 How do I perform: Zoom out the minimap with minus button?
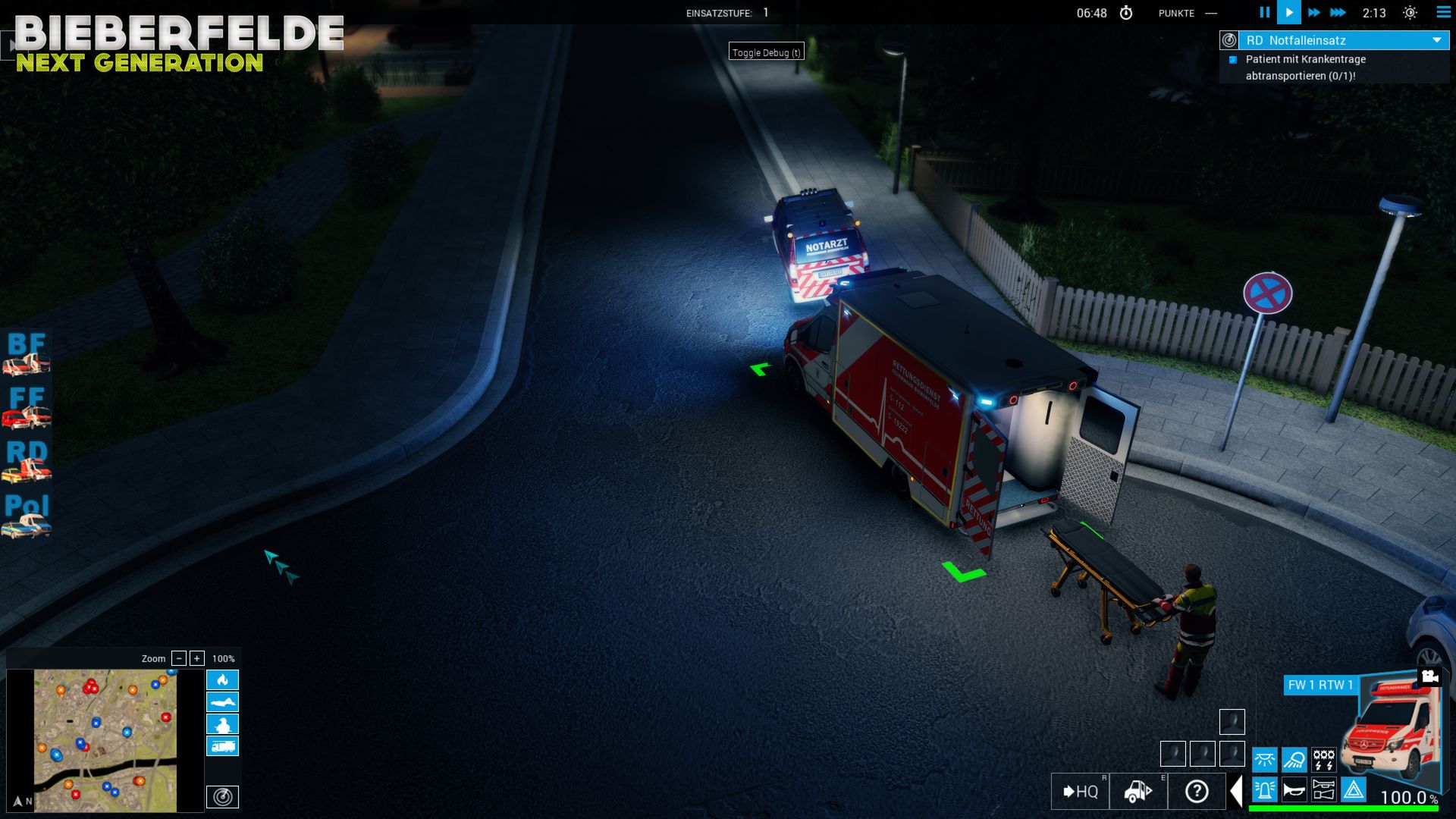179,658
